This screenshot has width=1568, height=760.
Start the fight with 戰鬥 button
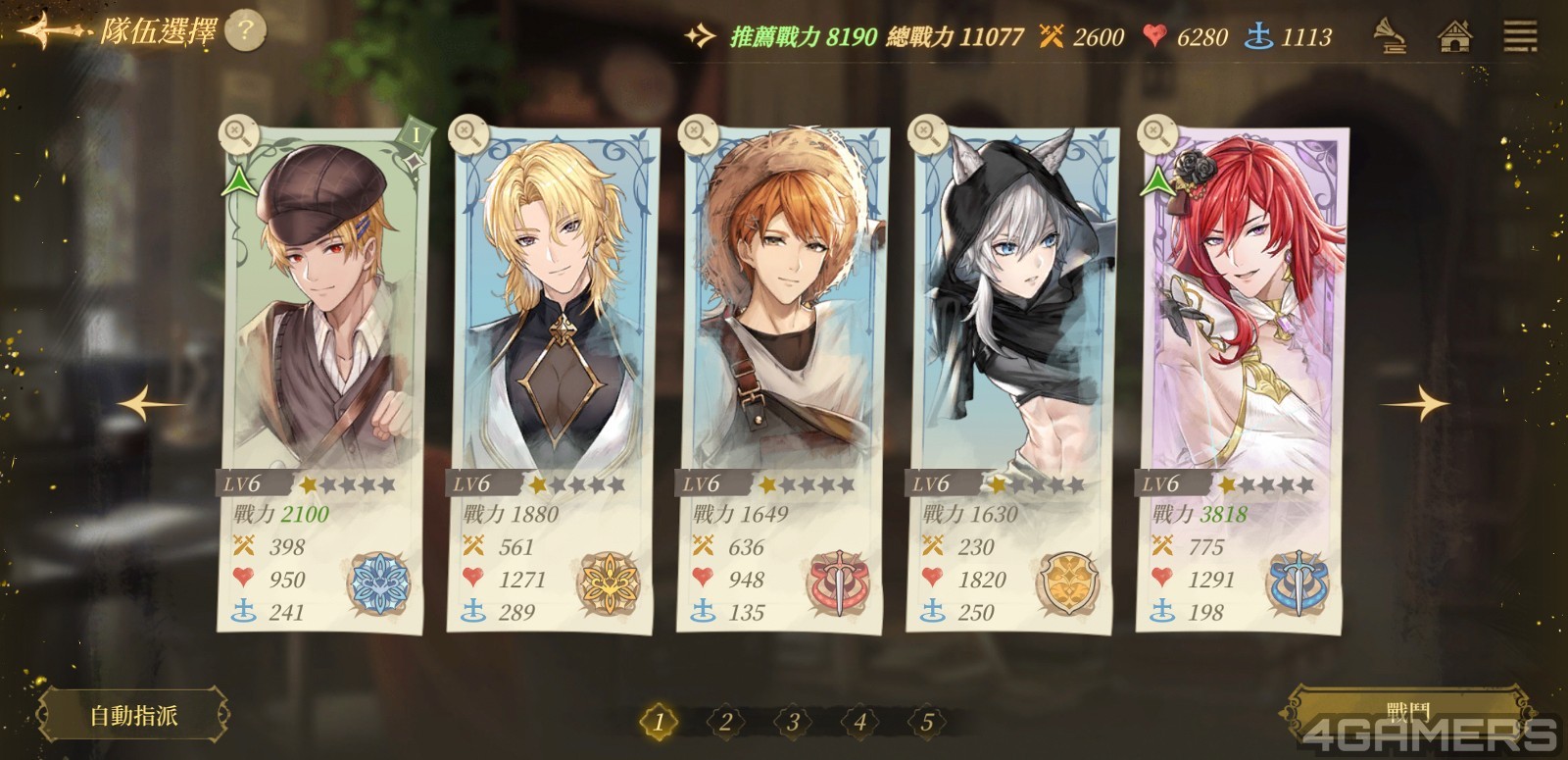pyautogui.click(x=1407, y=713)
